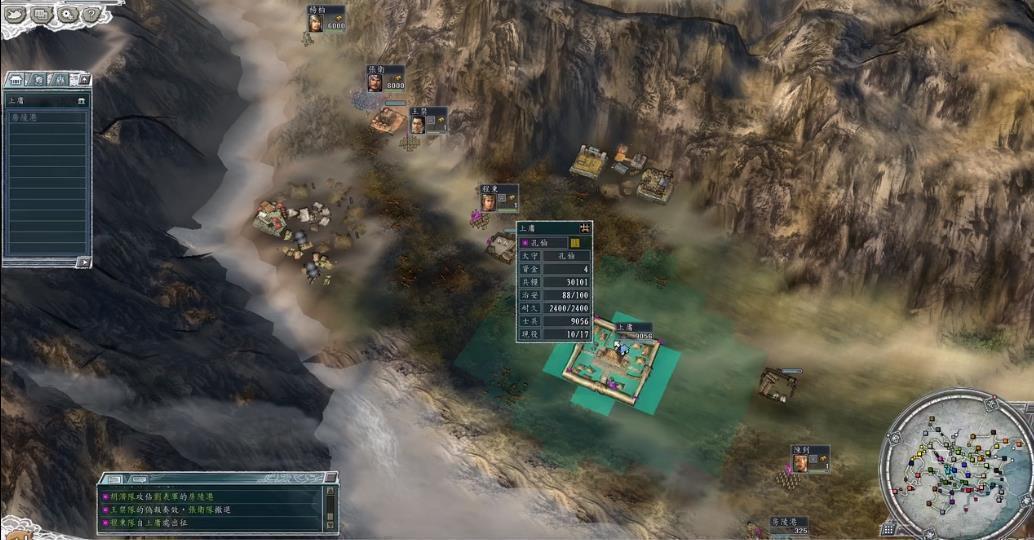Select the 王粲 unit portrait tag
This screenshot has height=540, width=1034.
tap(418, 121)
